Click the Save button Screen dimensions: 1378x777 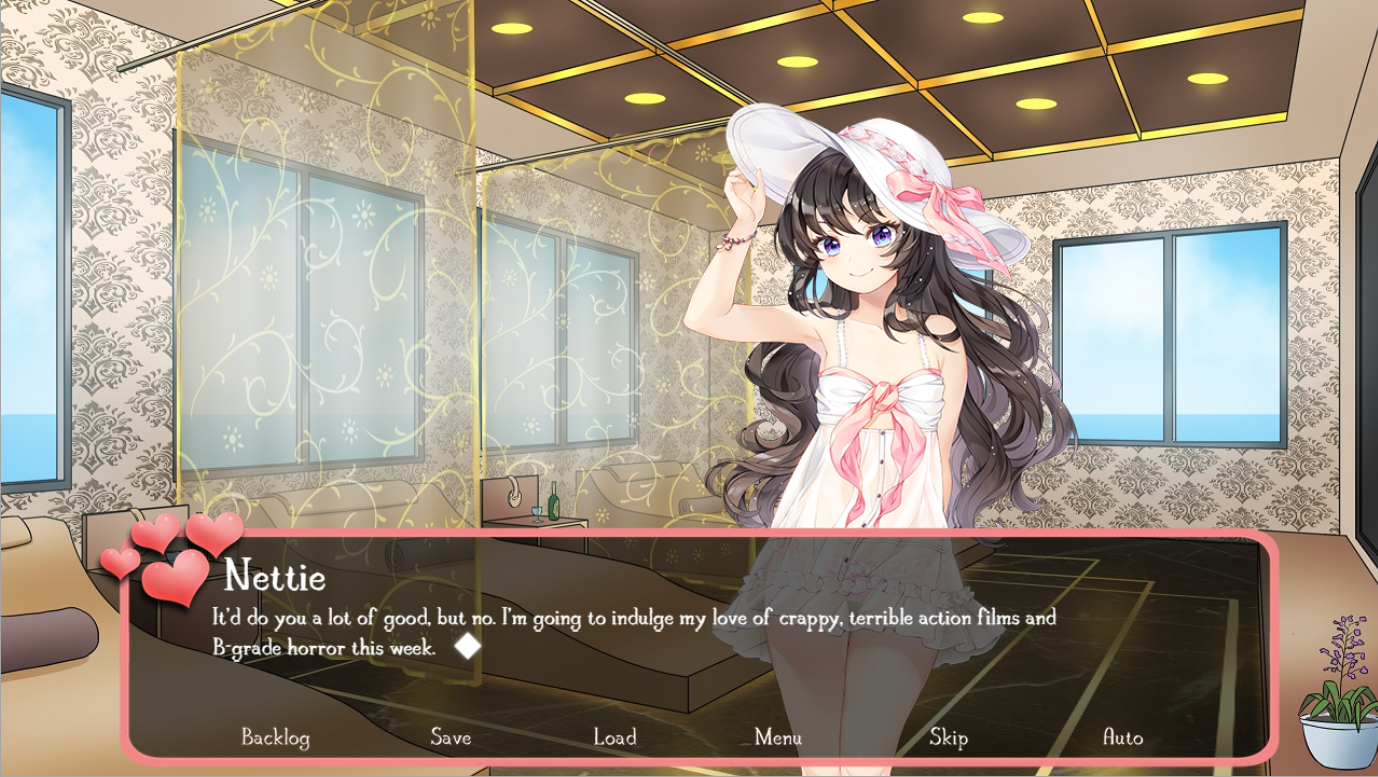(x=450, y=738)
